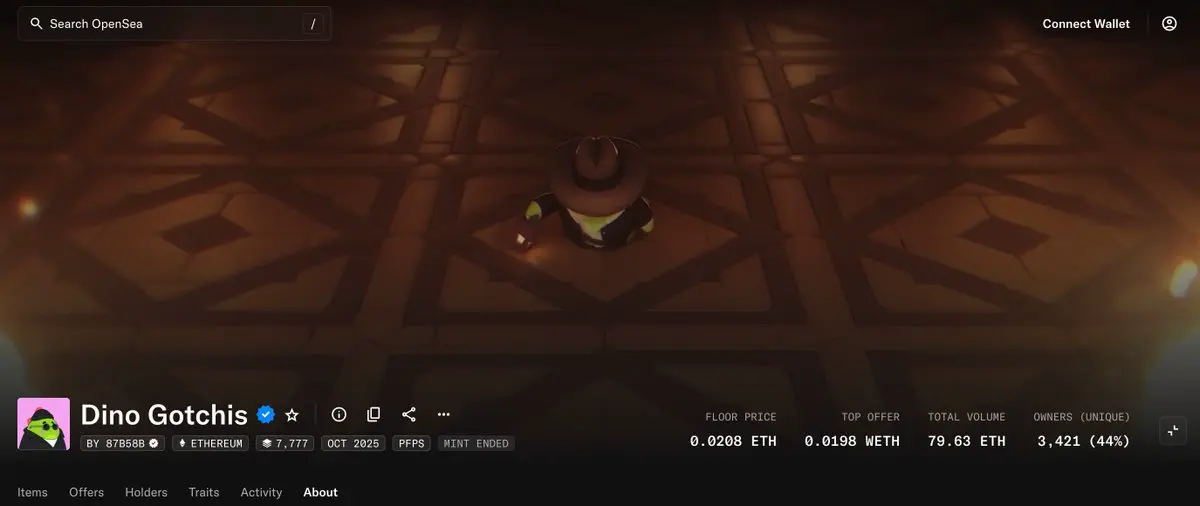Switch to the Items tab
The image size is (1200, 506).
(32, 492)
